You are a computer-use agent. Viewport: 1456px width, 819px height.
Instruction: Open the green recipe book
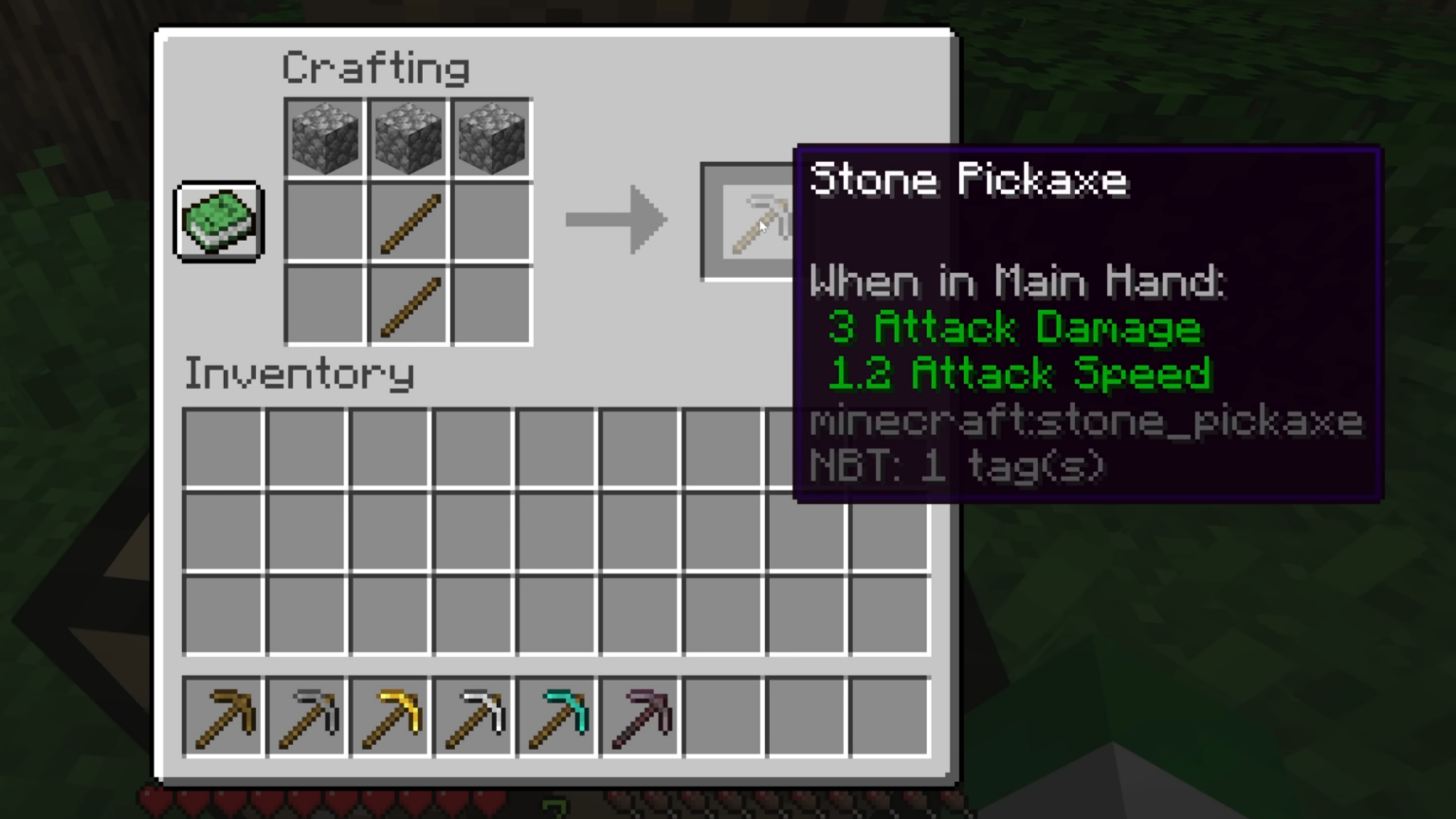pos(217,221)
